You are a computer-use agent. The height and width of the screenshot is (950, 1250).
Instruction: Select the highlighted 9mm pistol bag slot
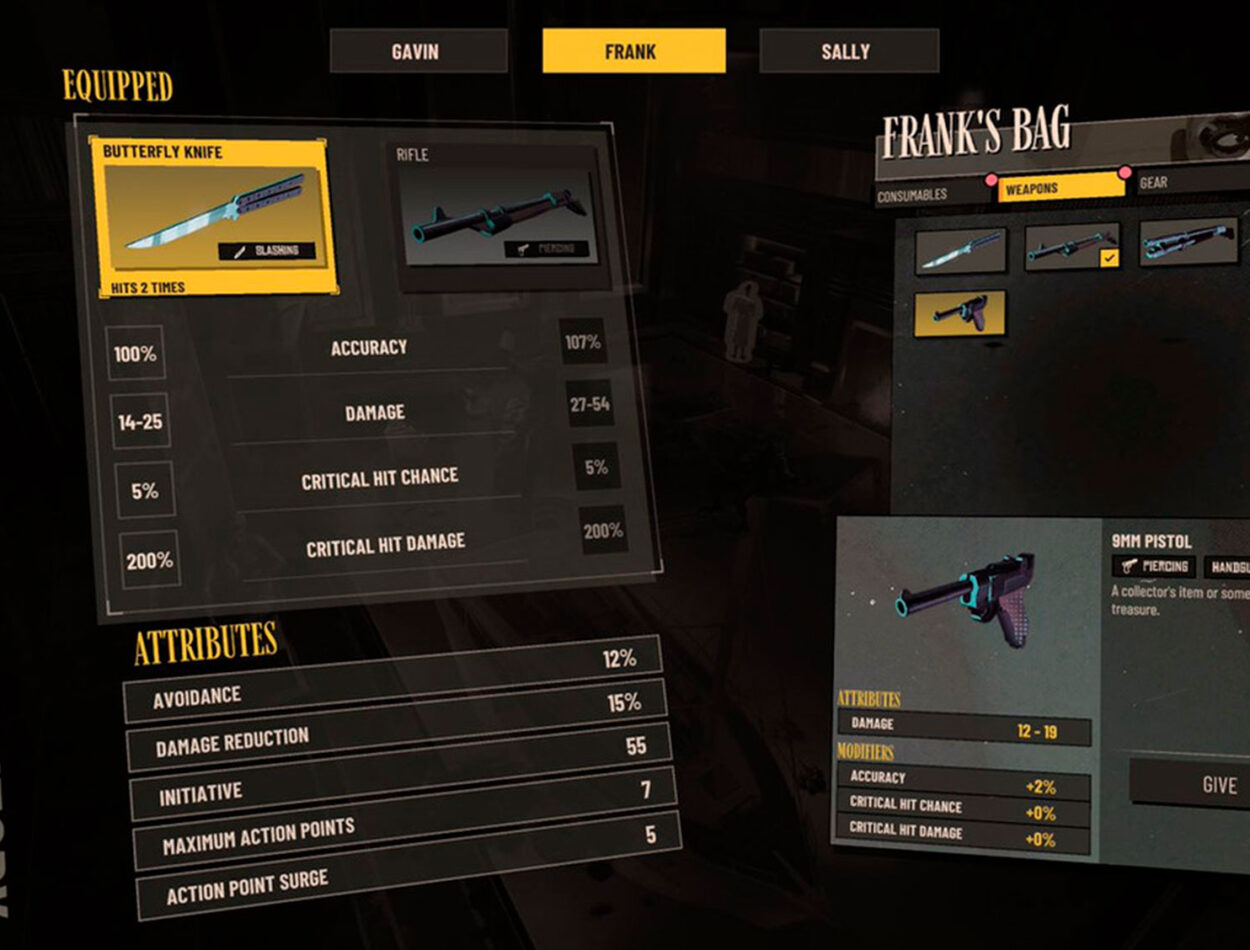960,313
